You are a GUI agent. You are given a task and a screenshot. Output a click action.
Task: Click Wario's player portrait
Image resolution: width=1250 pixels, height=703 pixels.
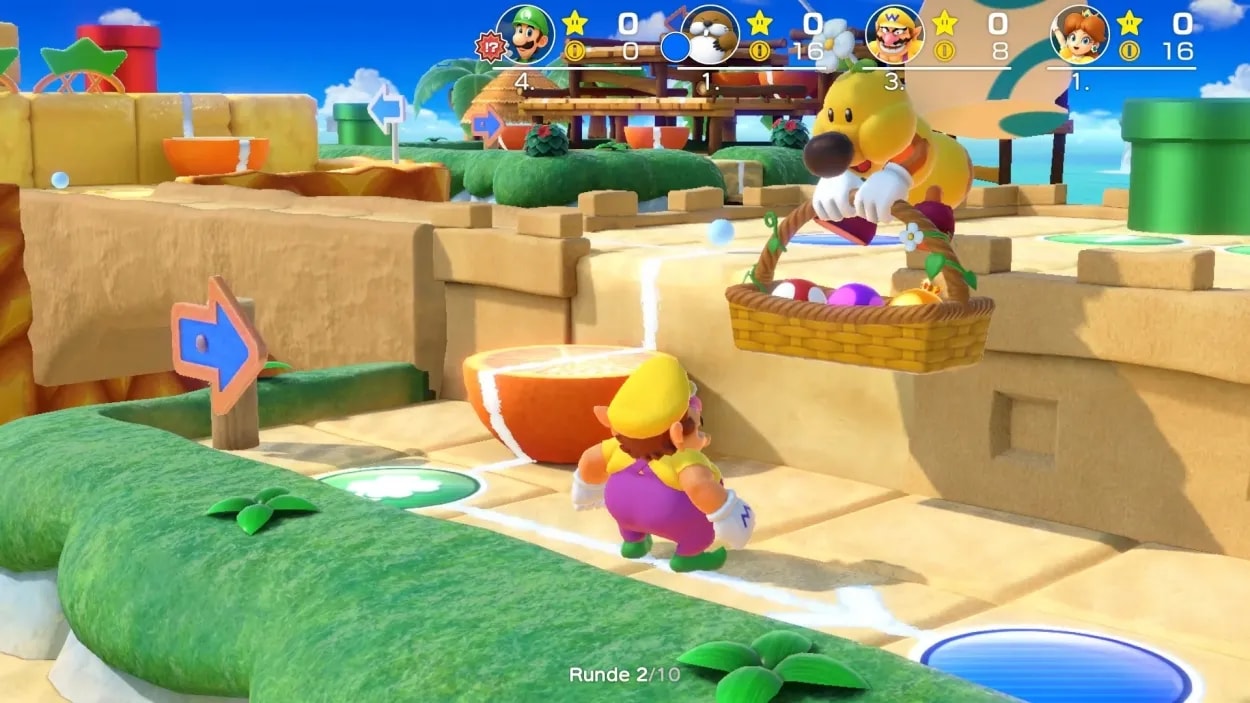pyautogui.click(x=895, y=35)
